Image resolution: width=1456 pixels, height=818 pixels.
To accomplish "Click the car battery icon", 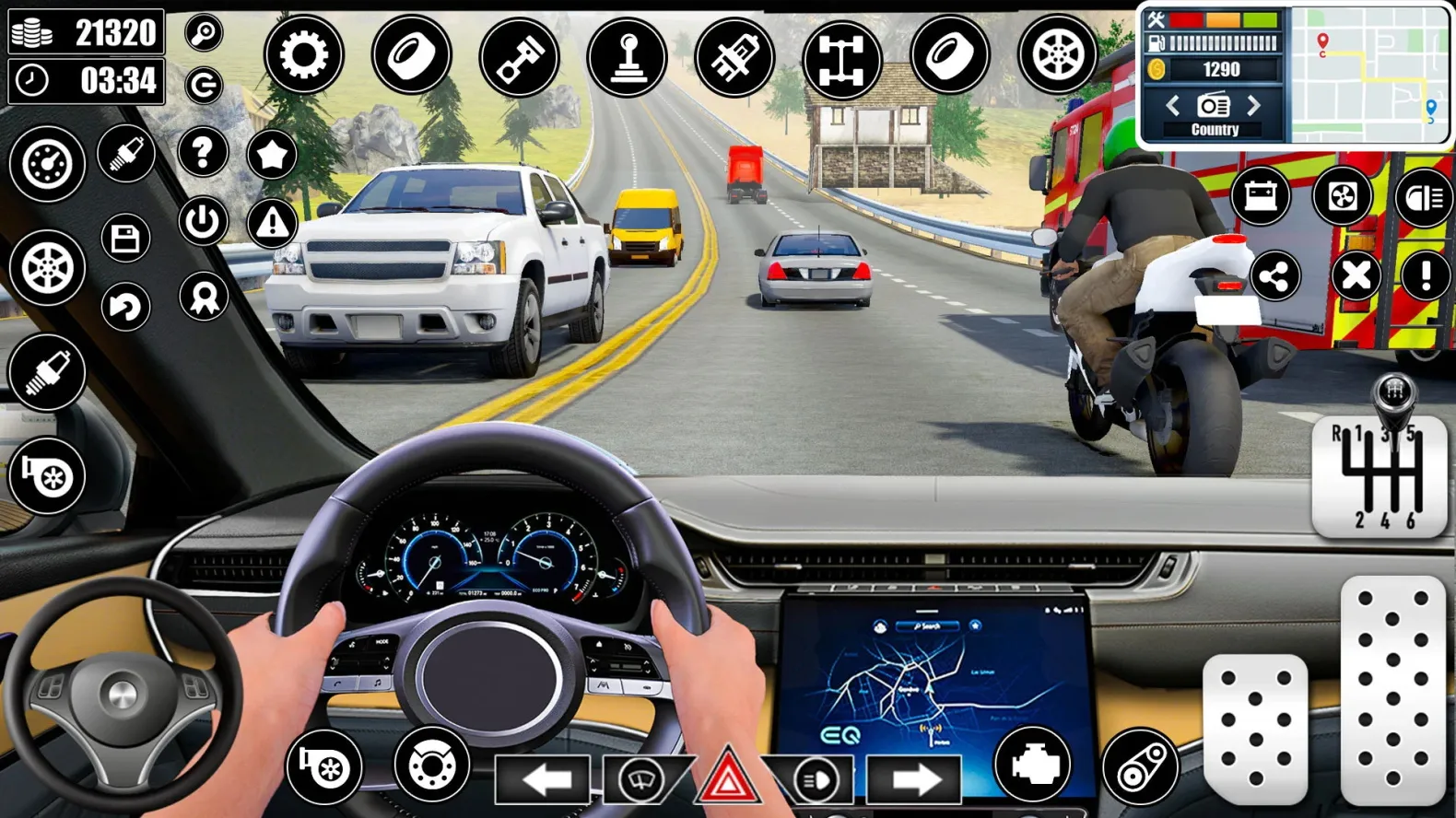I will coord(1262,197).
